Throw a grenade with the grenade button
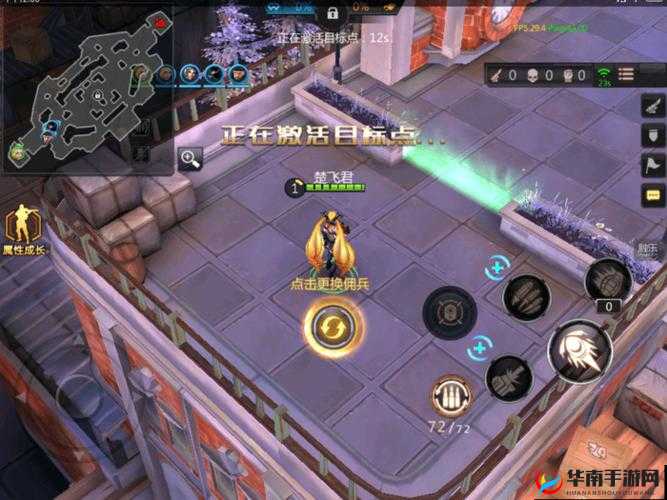 coord(608,279)
